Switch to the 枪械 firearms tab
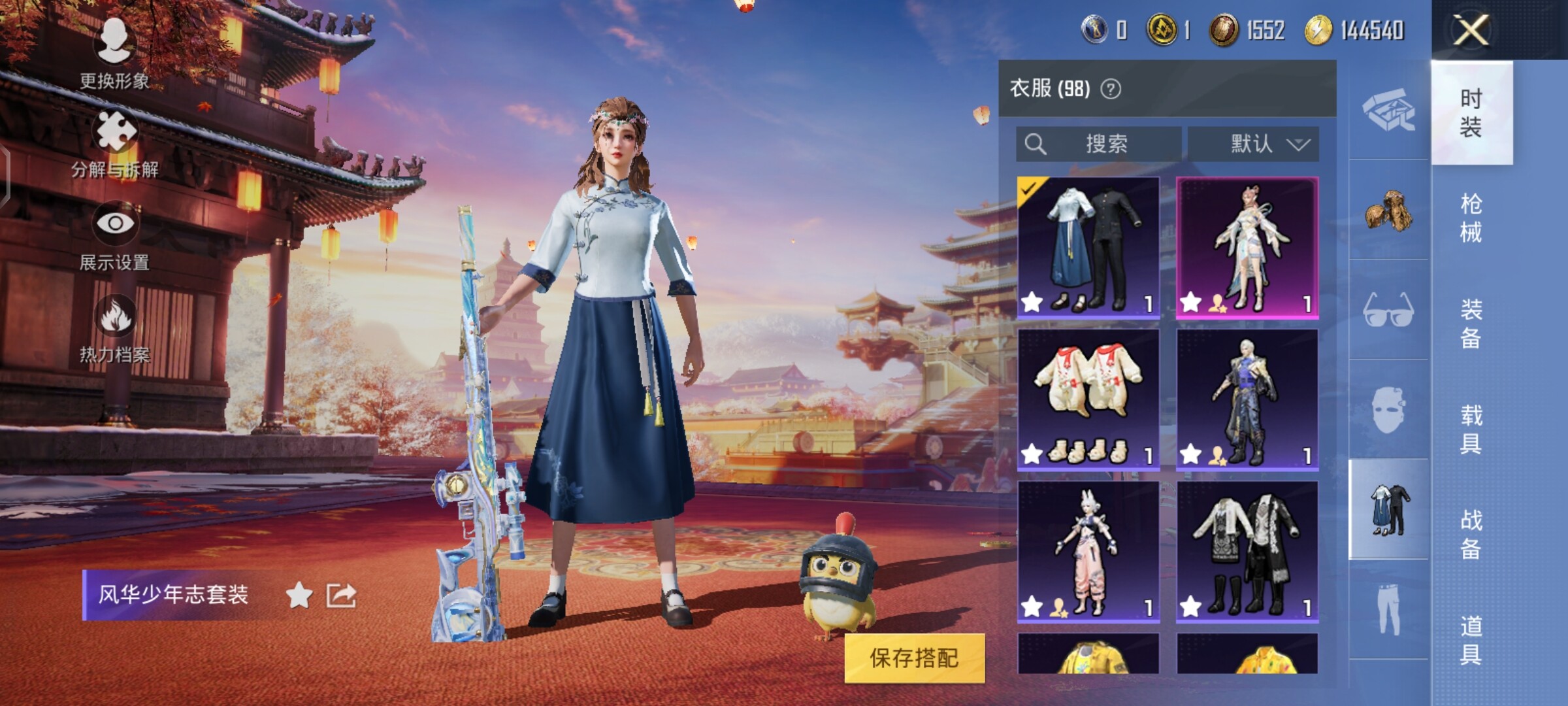 1471,218
